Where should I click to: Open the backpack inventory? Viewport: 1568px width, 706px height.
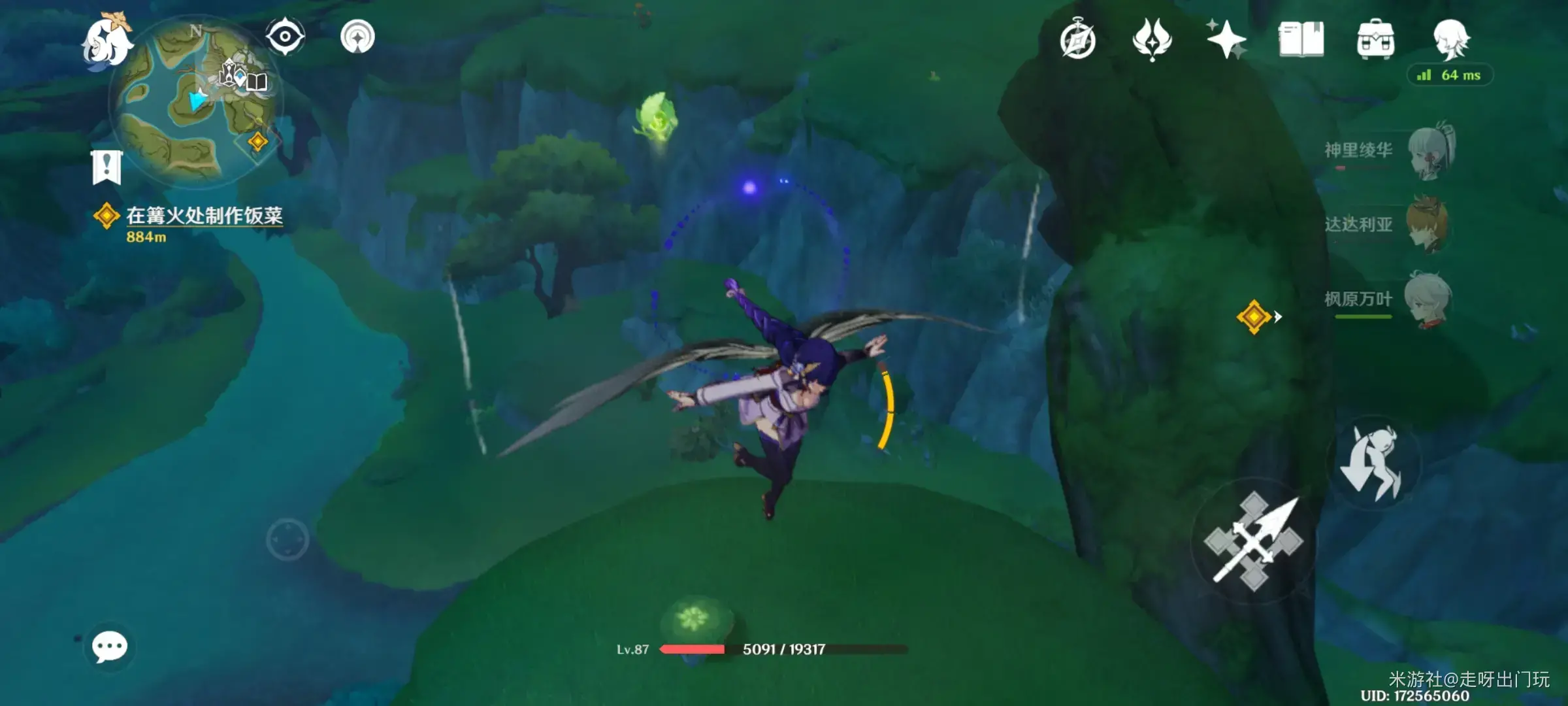click(1375, 41)
